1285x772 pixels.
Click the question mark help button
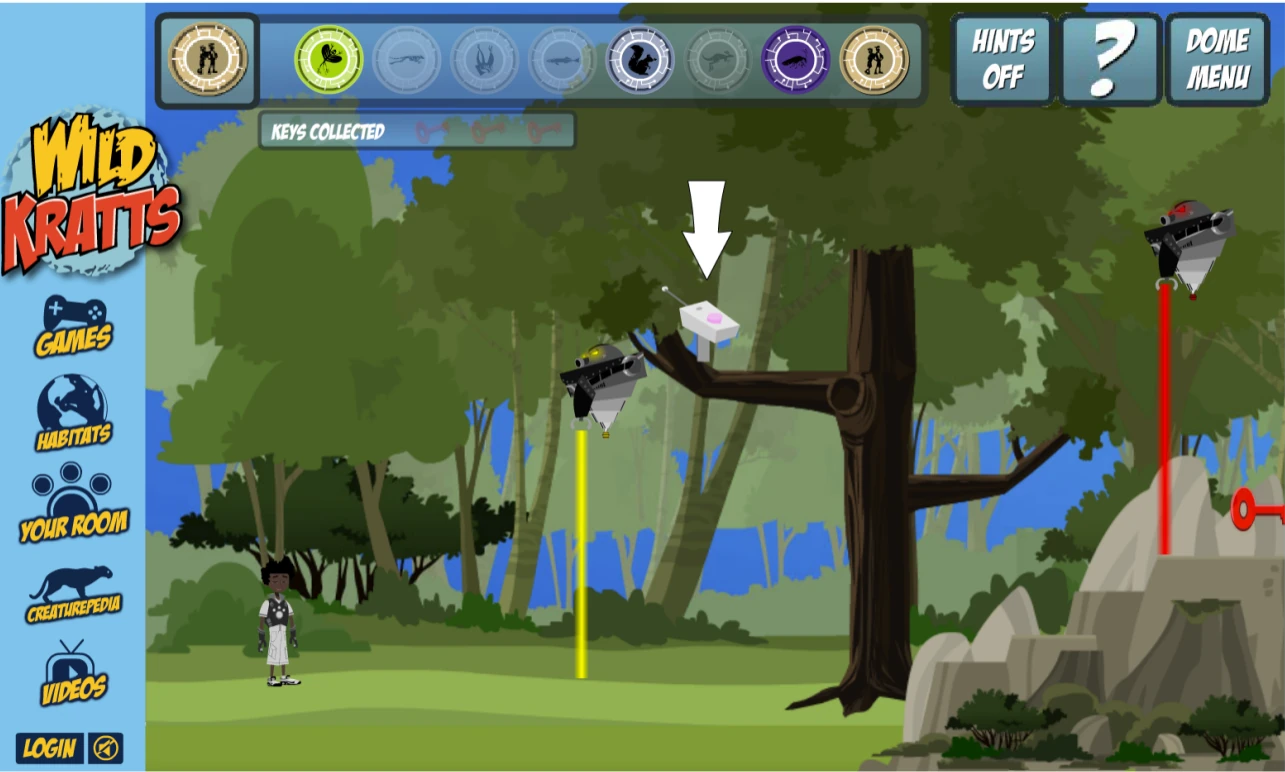click(1109, 59)
